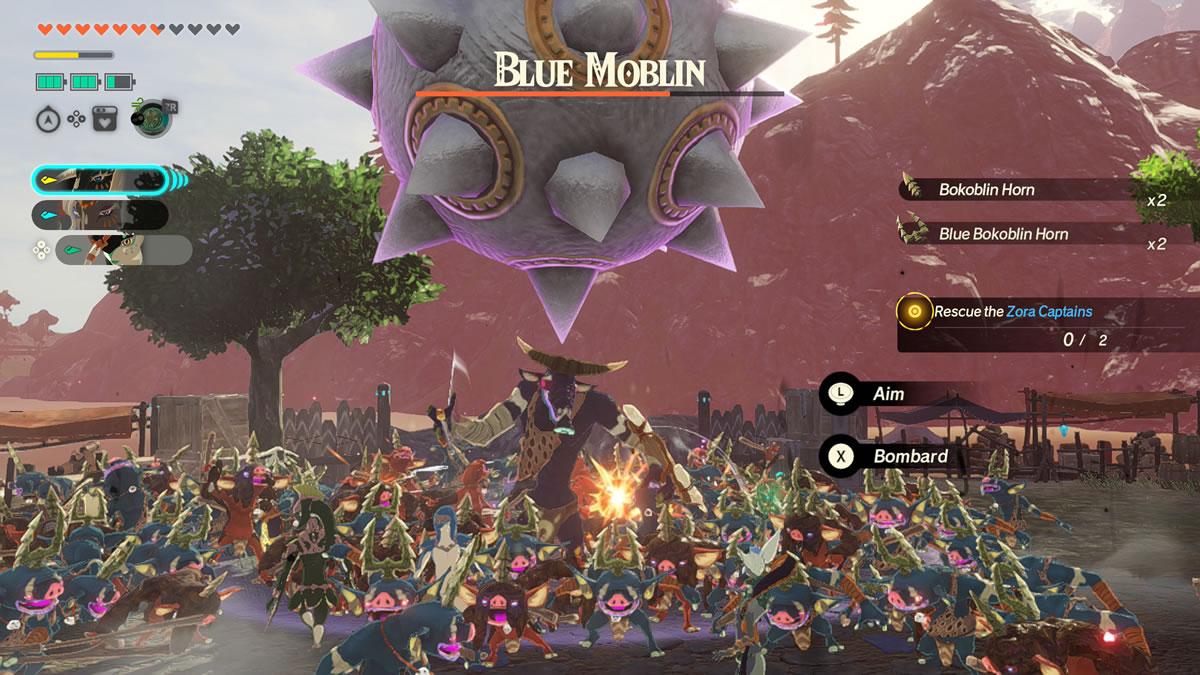The height and width of the screenshot is (675, 1200).
Task: Select the cyan-highlighted active character portrait
Action: point(100,180)
